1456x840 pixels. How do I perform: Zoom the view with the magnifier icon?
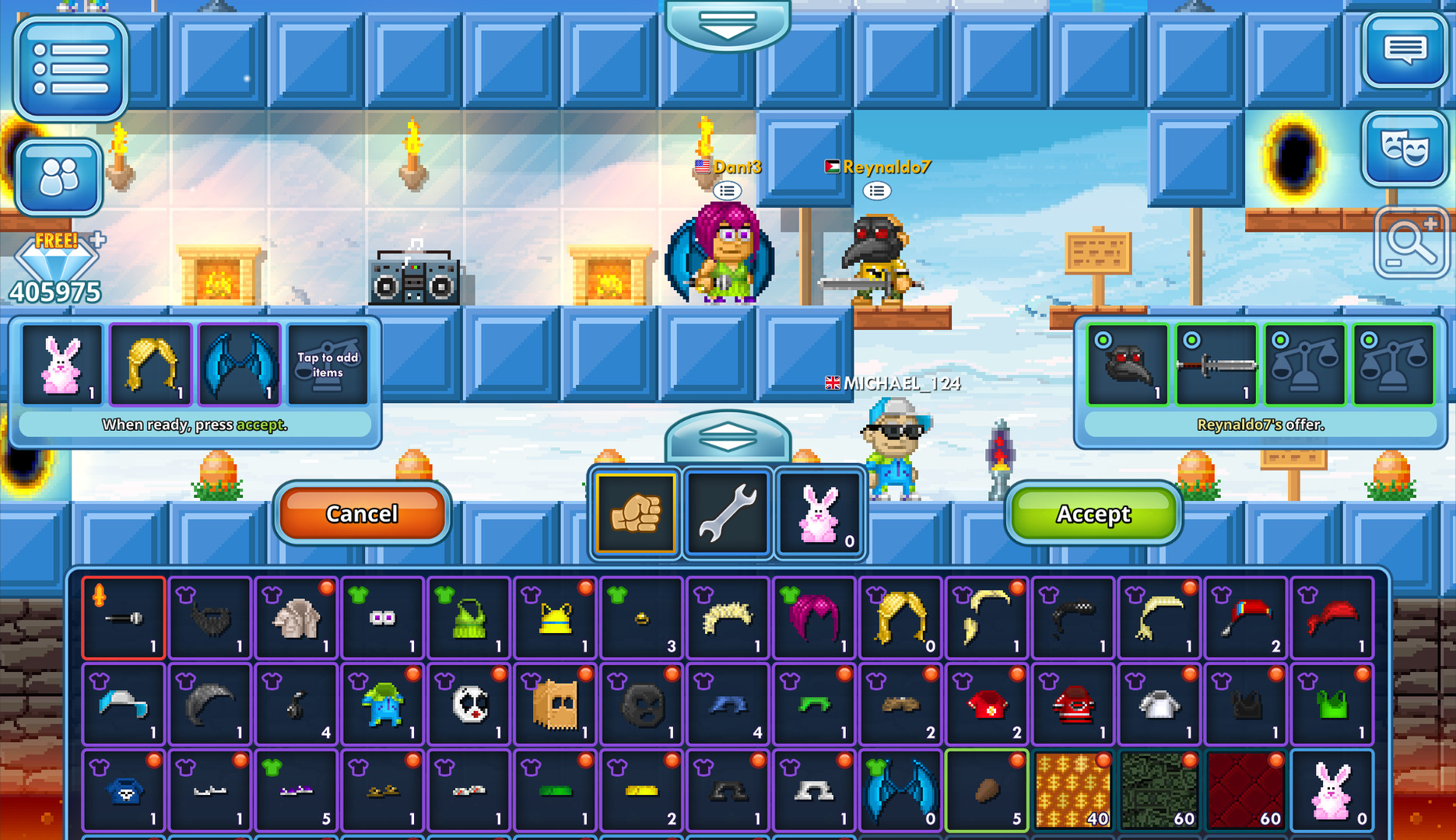1411,242
